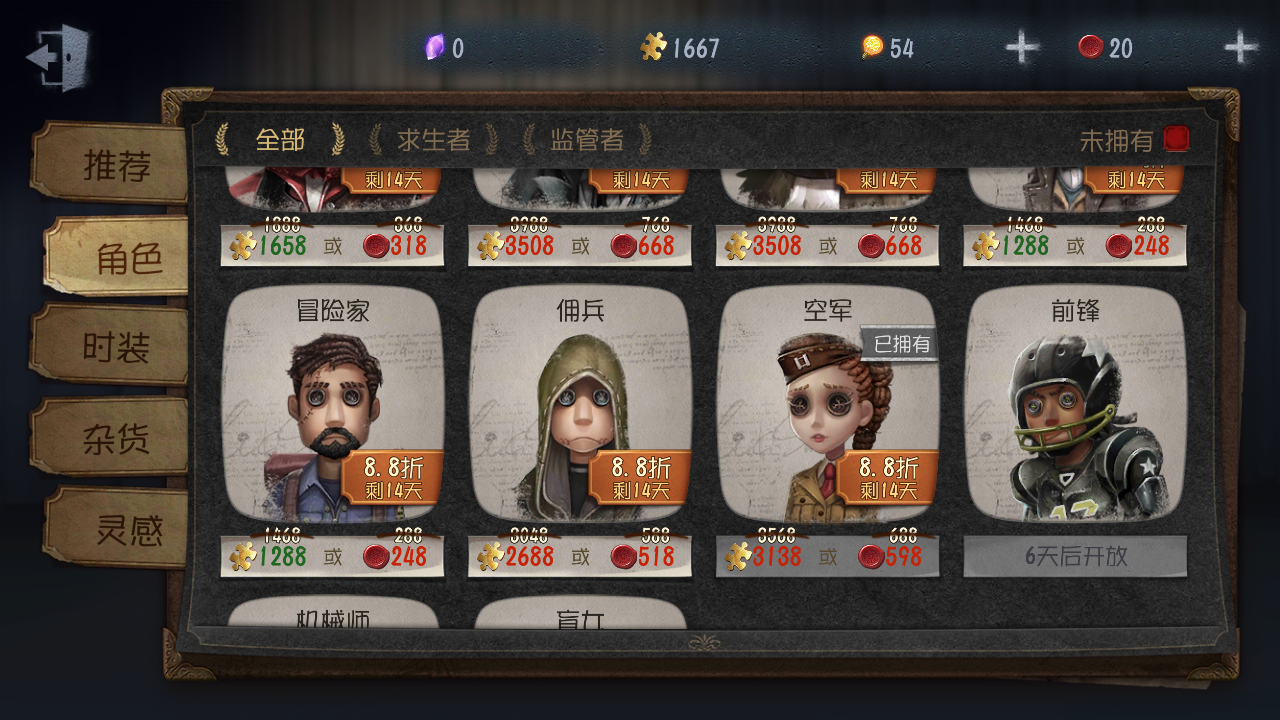Click the golden puzzle piece currency icon
The image size is (1280, 720).
pos(655,45)
